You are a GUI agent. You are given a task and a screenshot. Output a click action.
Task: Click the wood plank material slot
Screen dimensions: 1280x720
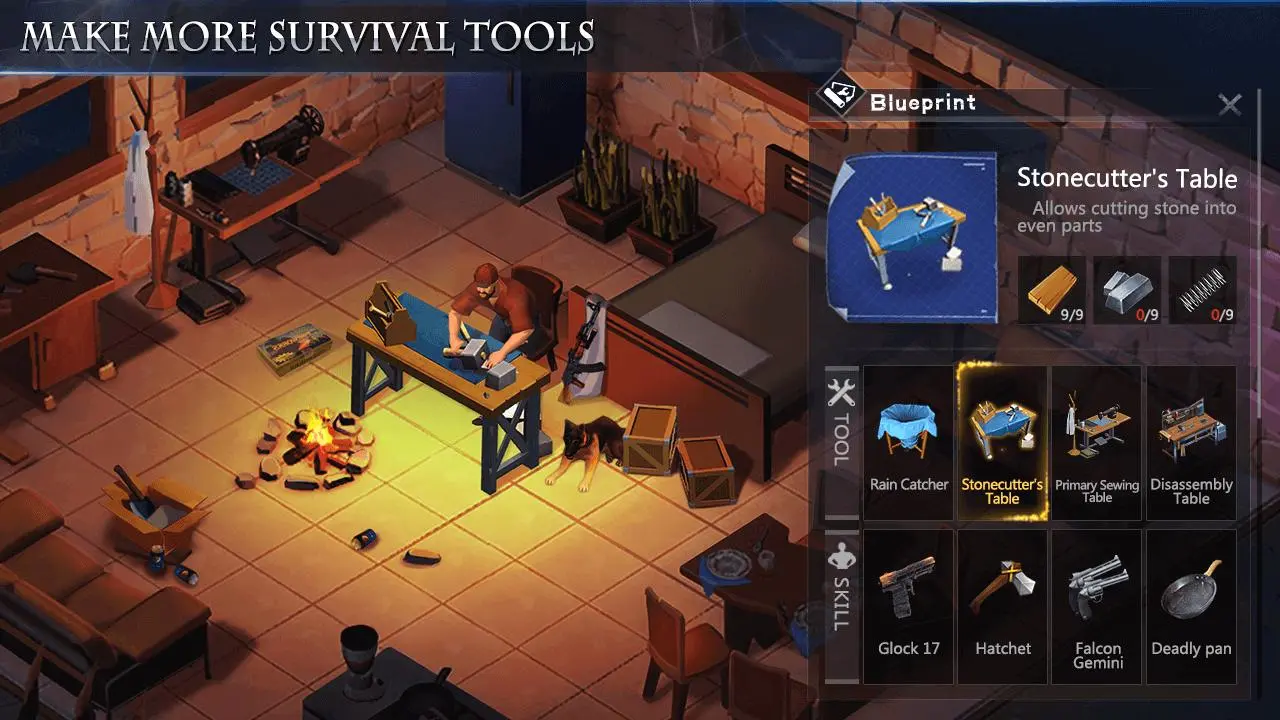point(1052,290)
